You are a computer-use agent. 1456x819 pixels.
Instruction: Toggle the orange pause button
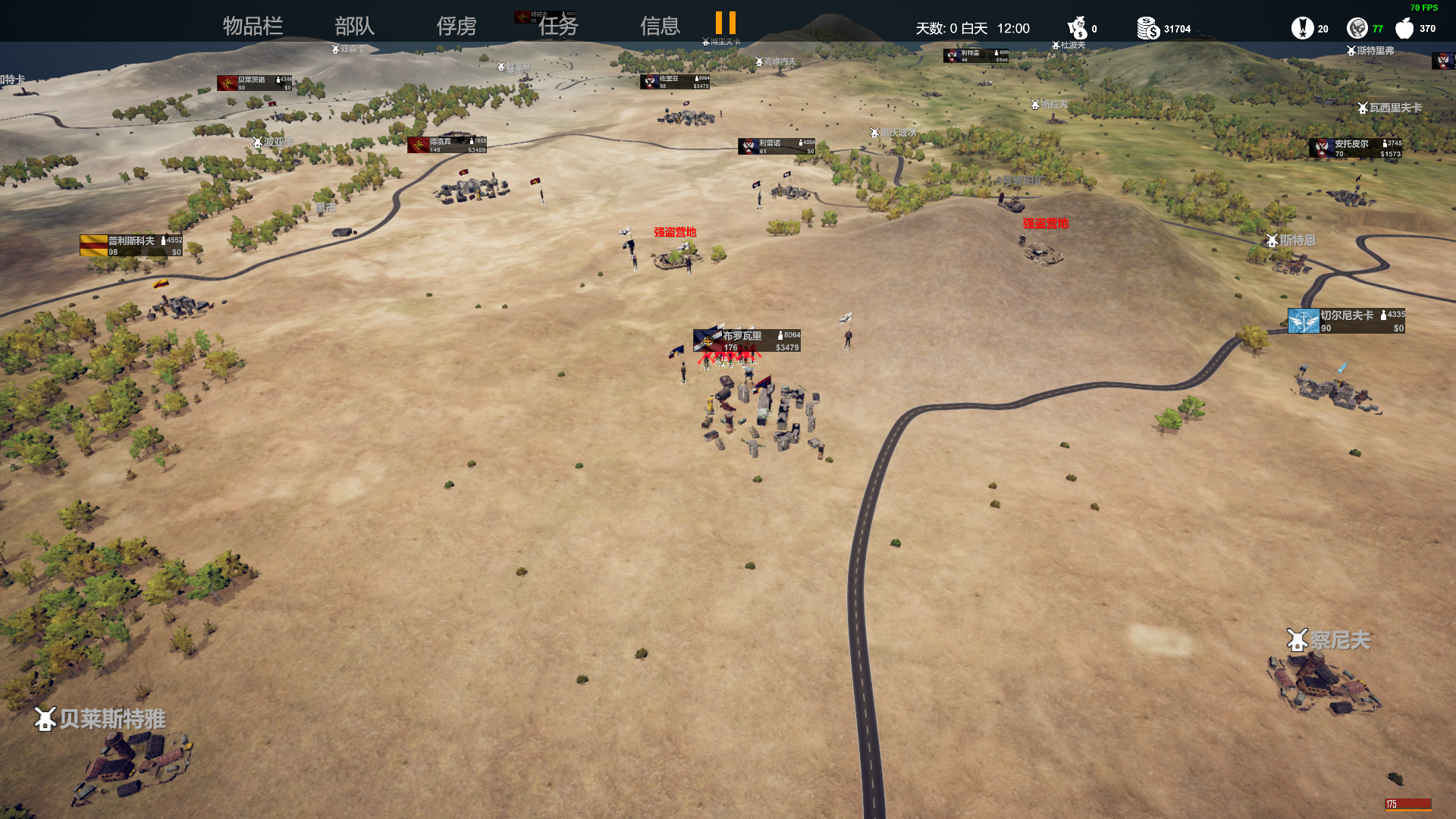click(725, 23)
